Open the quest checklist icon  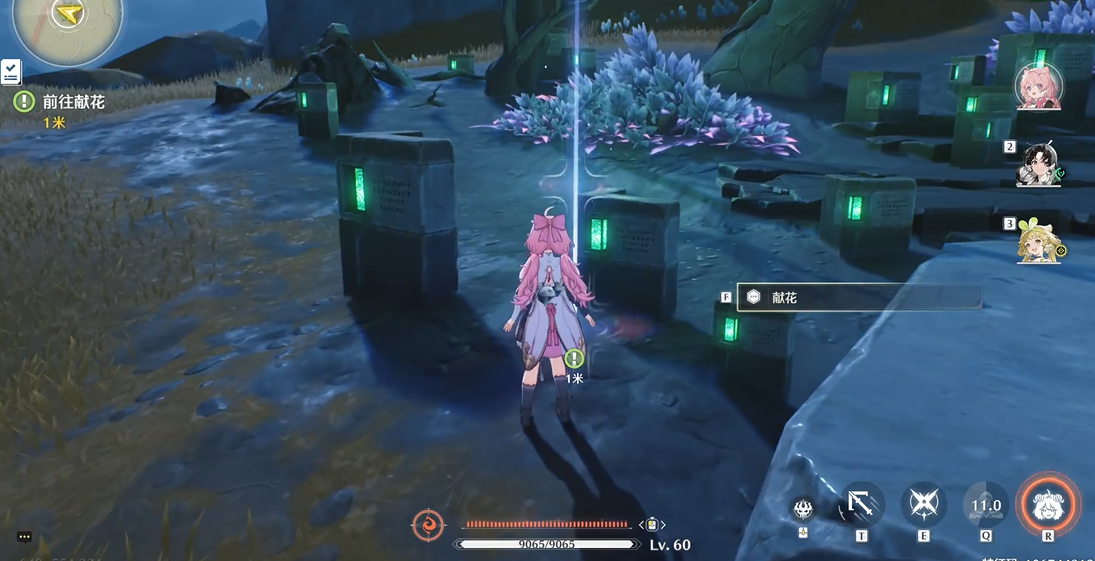point(11,71)
